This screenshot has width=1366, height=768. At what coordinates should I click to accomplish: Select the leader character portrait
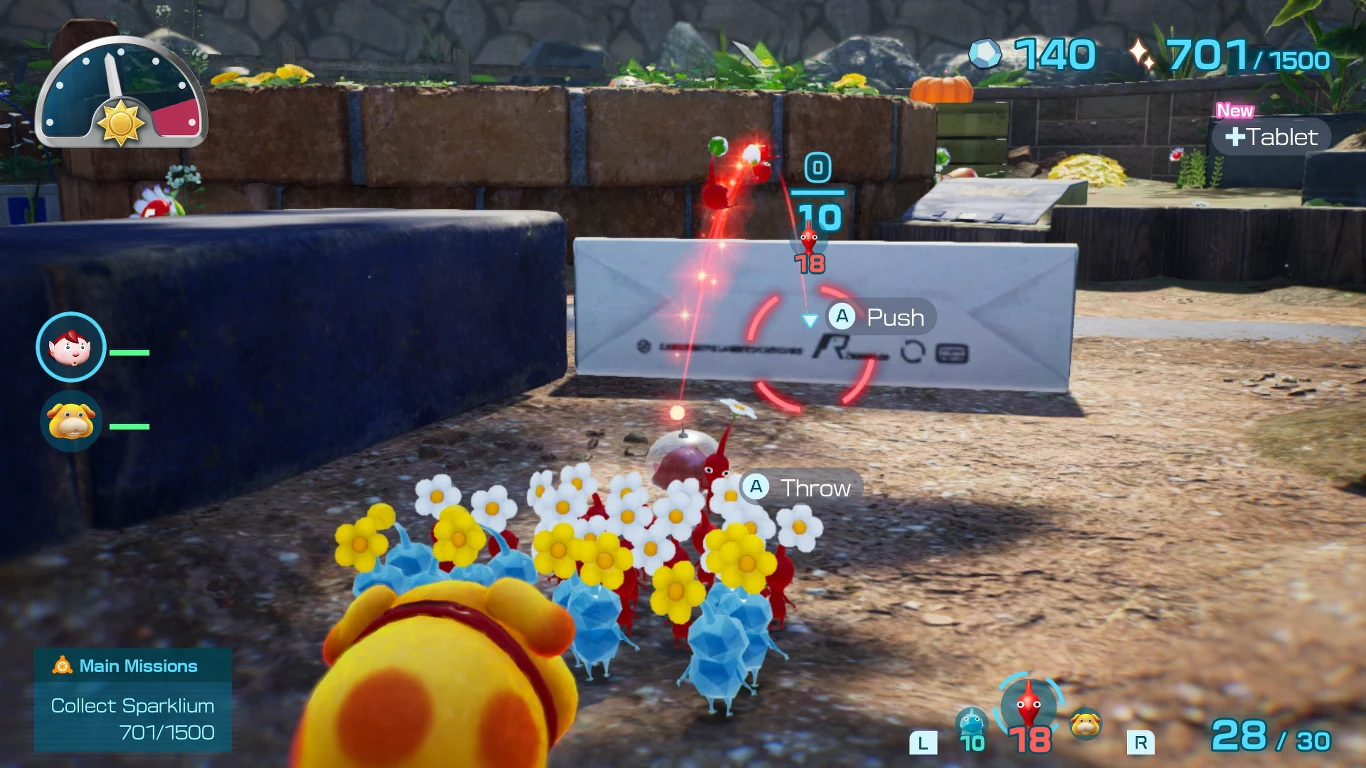pos(70,347)
